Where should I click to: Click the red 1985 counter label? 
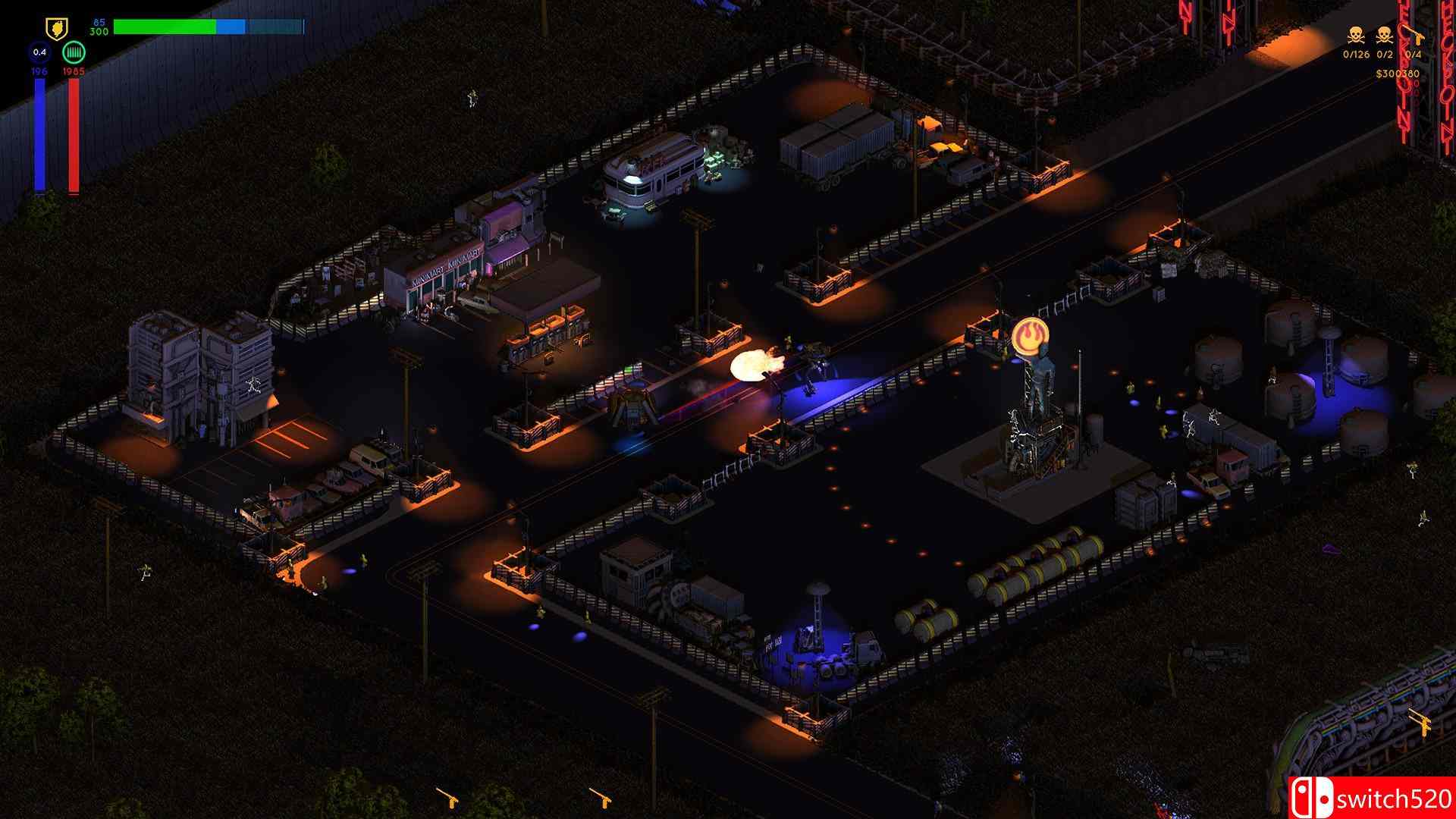(74, 71)
